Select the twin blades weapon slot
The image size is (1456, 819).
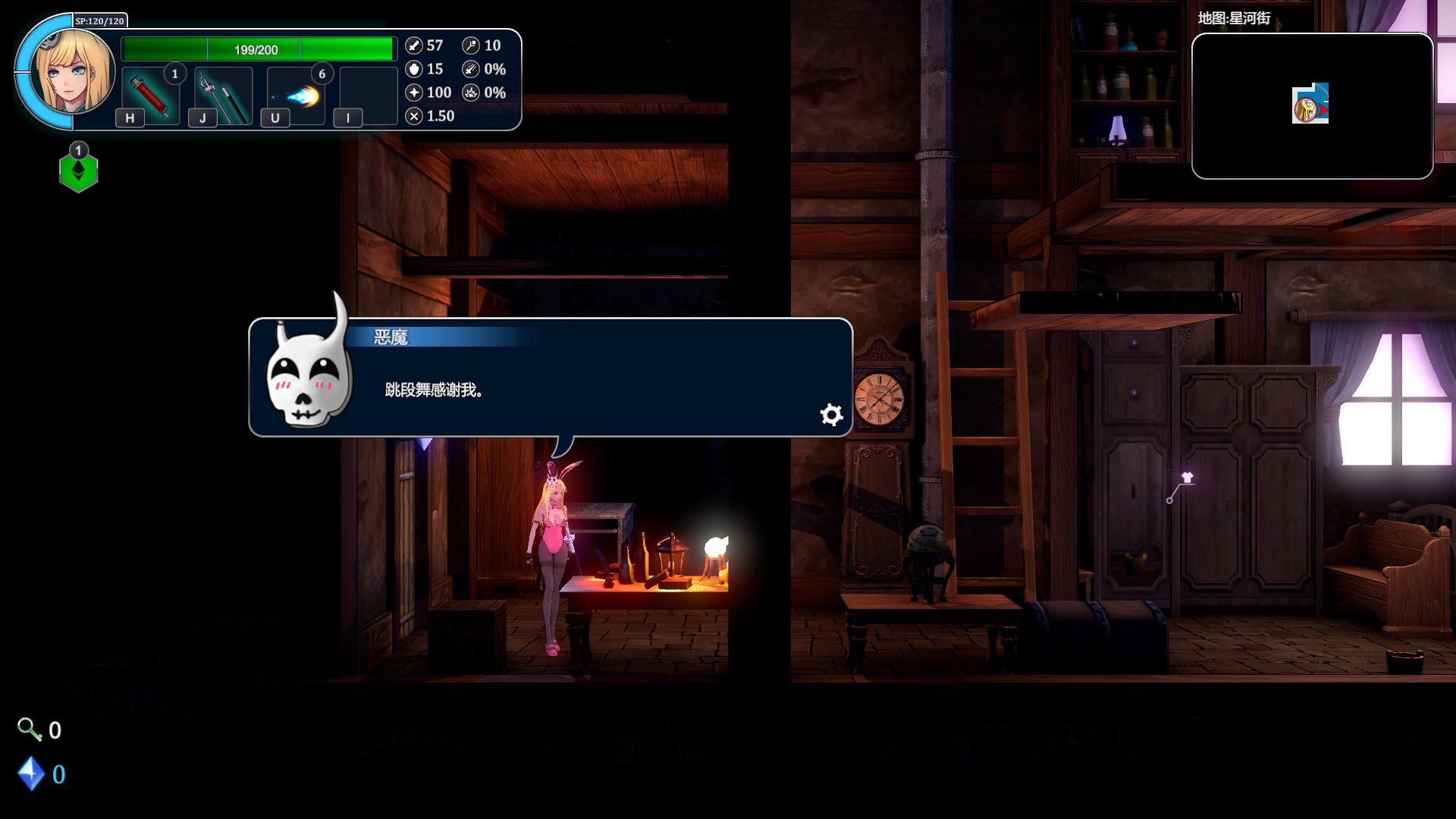pos(223,96)
